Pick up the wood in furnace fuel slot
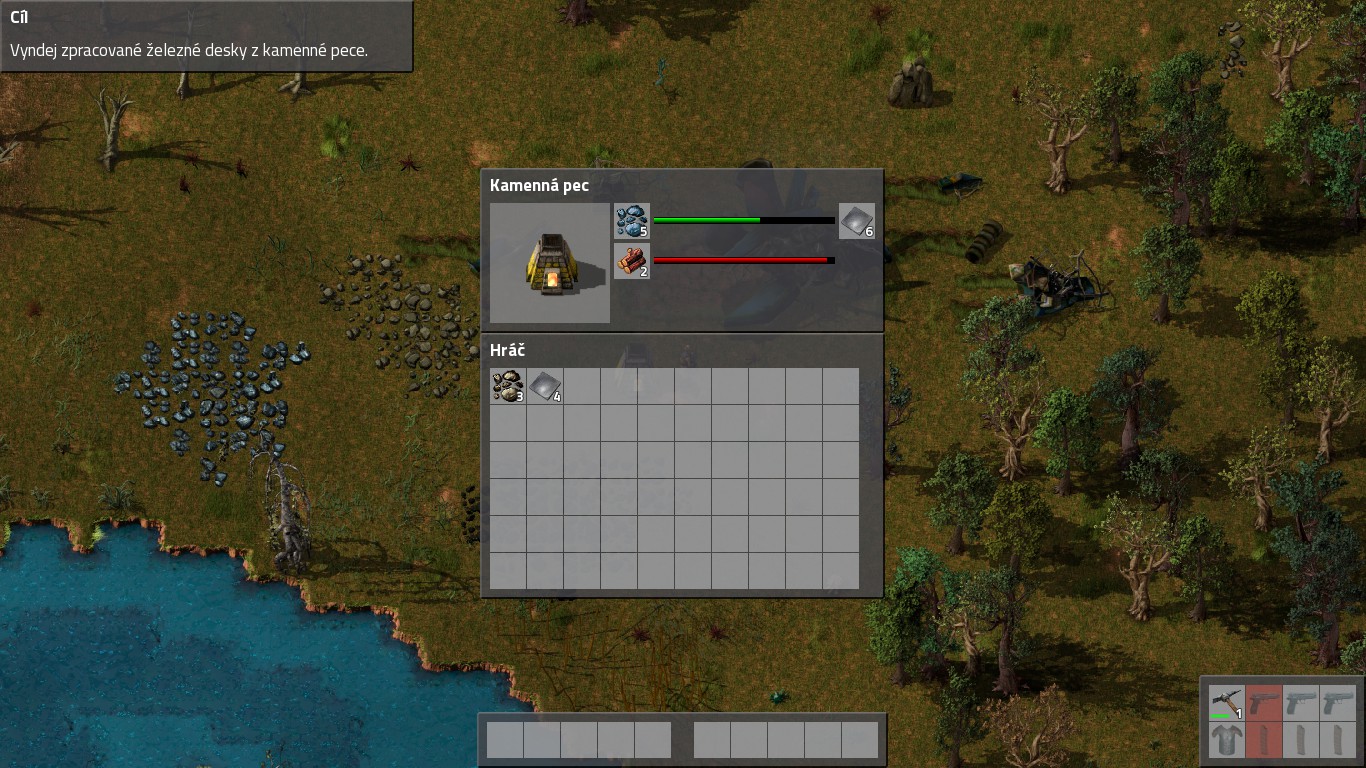This screenshot has height=768, width=1366. point(632,261)
